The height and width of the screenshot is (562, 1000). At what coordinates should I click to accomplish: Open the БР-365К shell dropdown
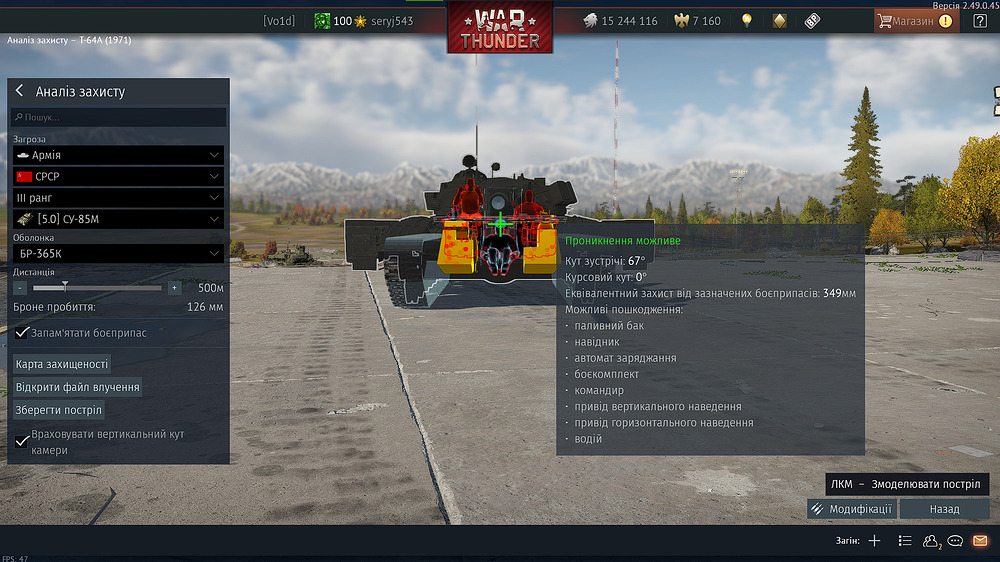point(118,254)
